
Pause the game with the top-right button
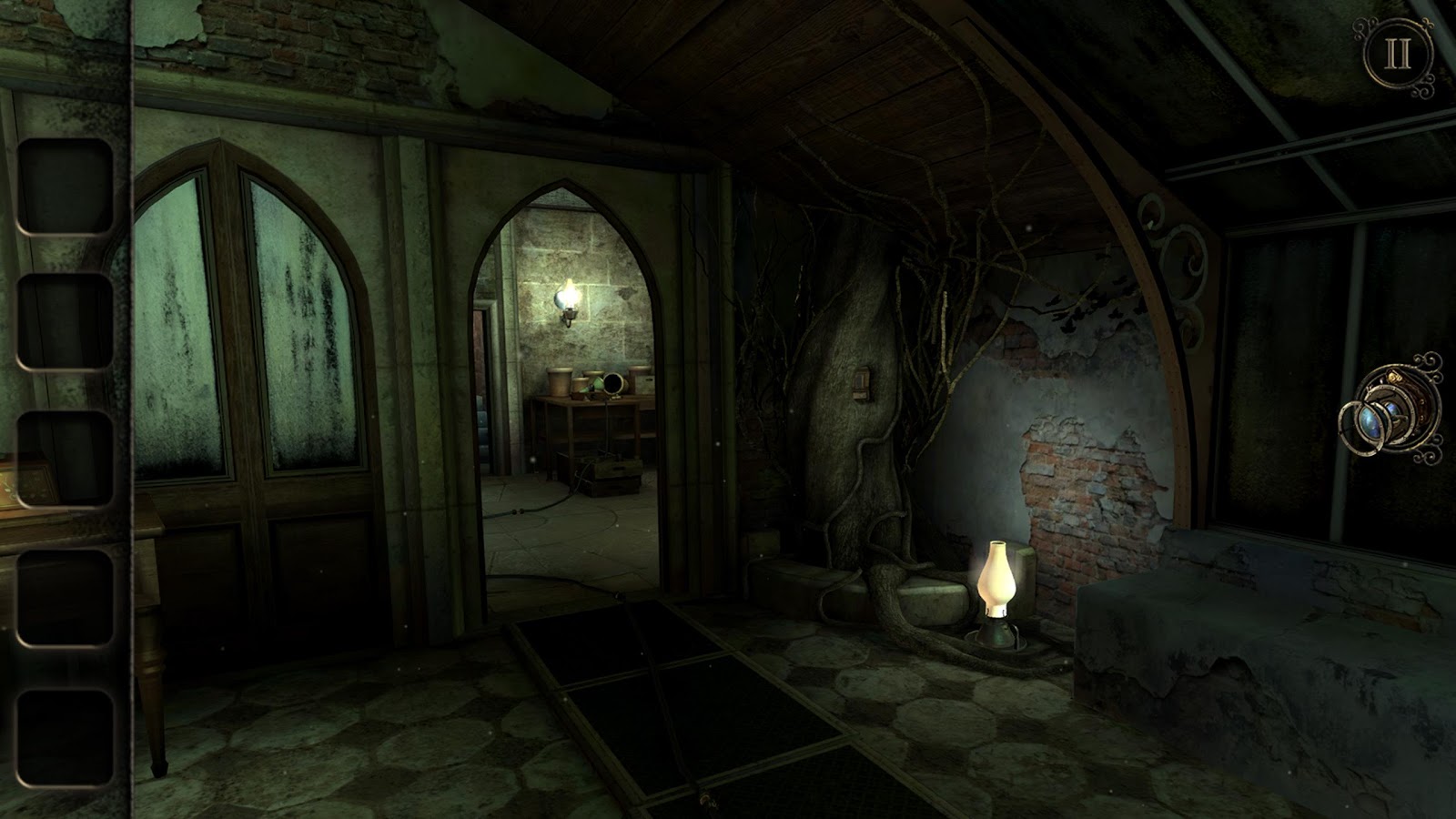(1398, 56)
